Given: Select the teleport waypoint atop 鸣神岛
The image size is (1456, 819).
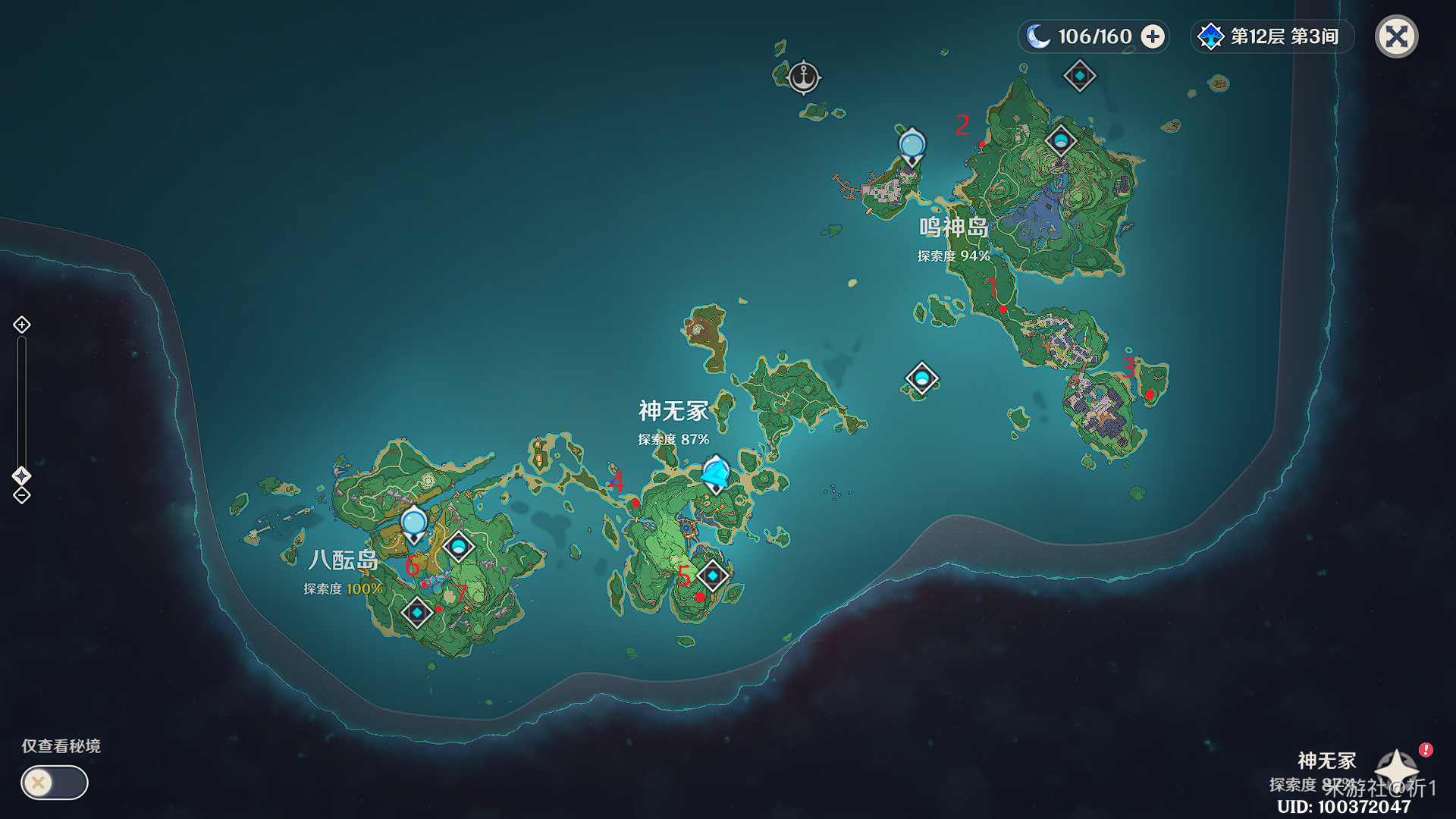Looking at the screenshot, I should (1081, 74).
